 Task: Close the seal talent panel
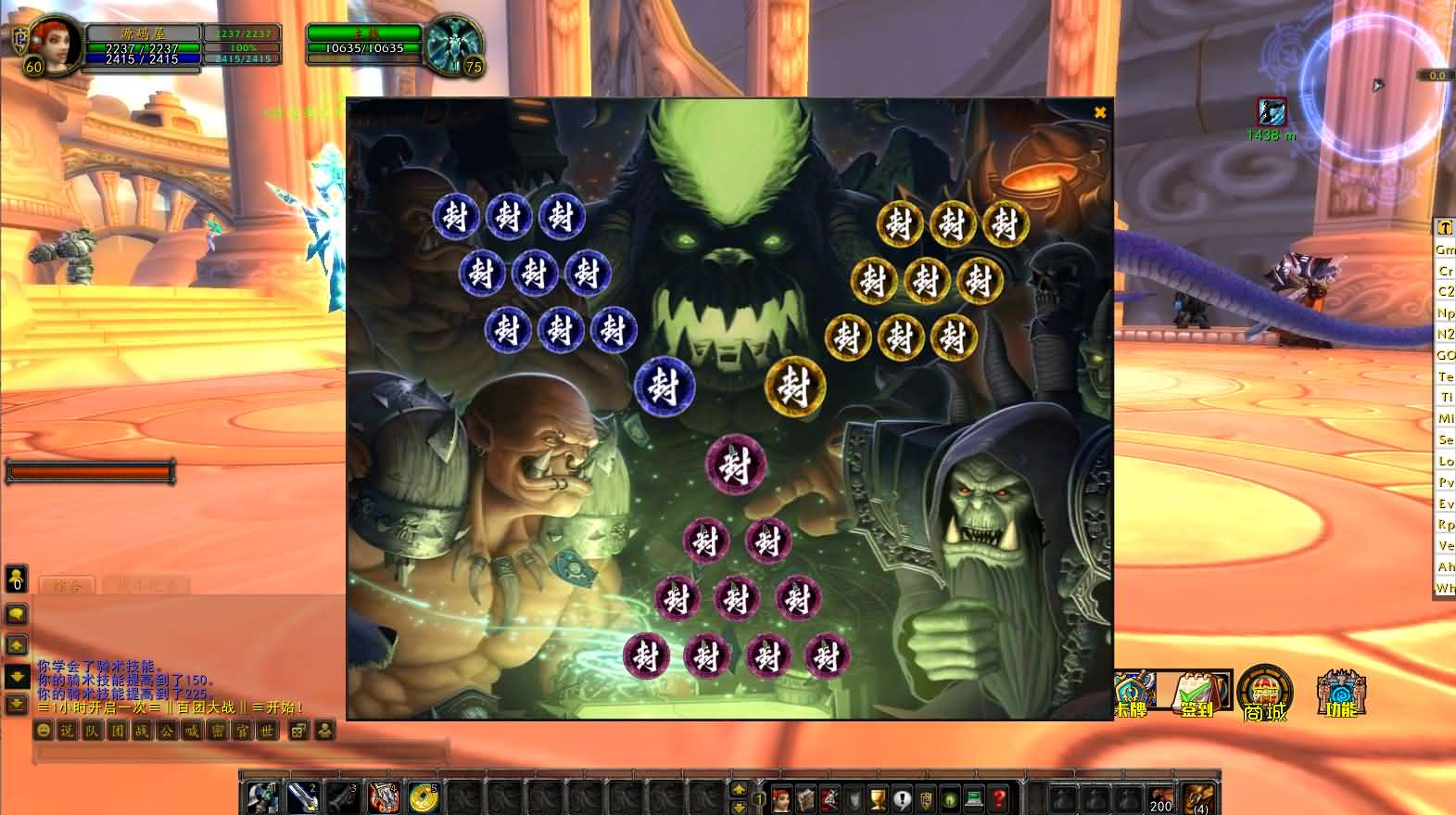point(1100,112)
